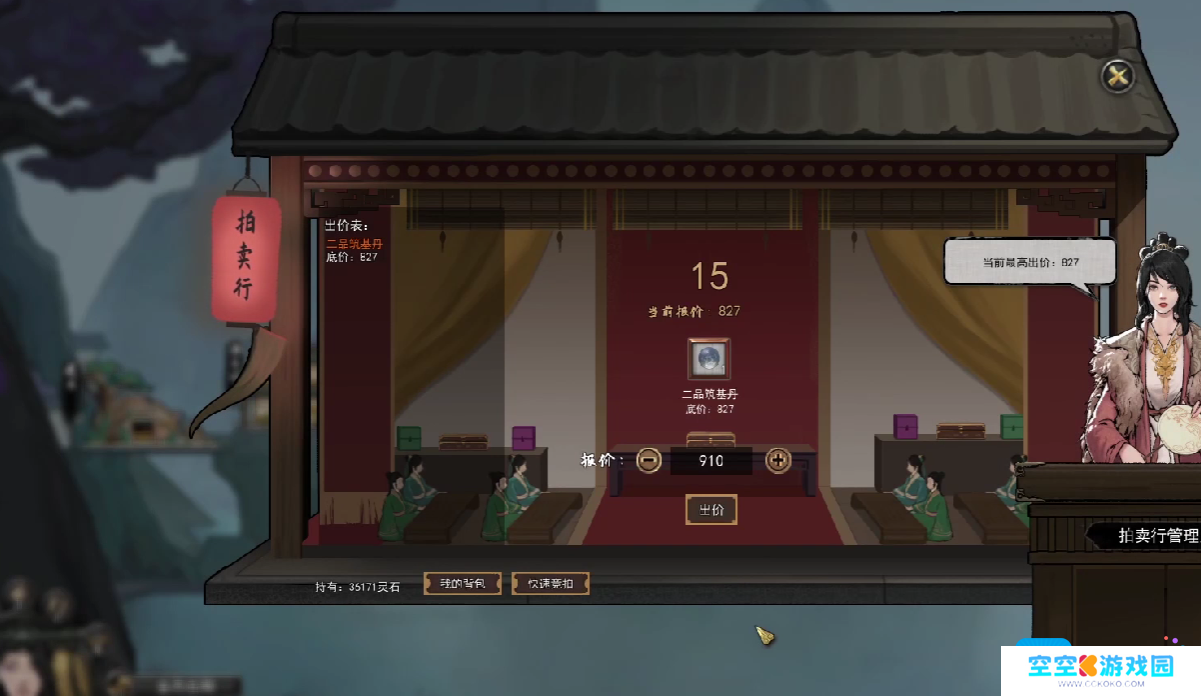Screen dimensions: 1201x696
Task: Select the 二品筑基丹 auction item icon
Action: click(x=709, y=359)
